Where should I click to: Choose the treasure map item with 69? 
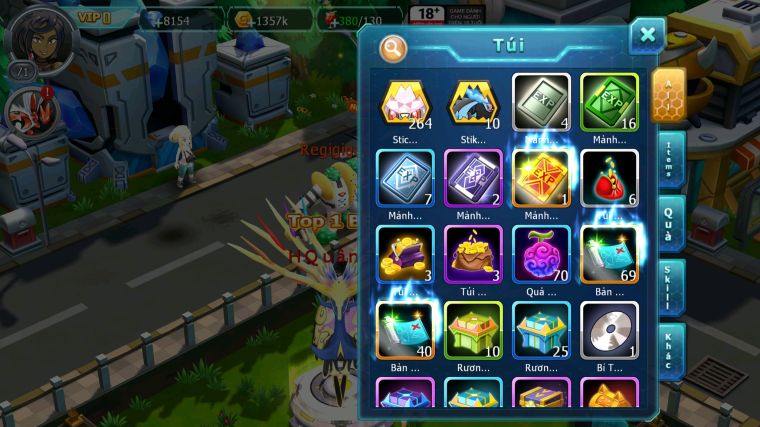609,254
